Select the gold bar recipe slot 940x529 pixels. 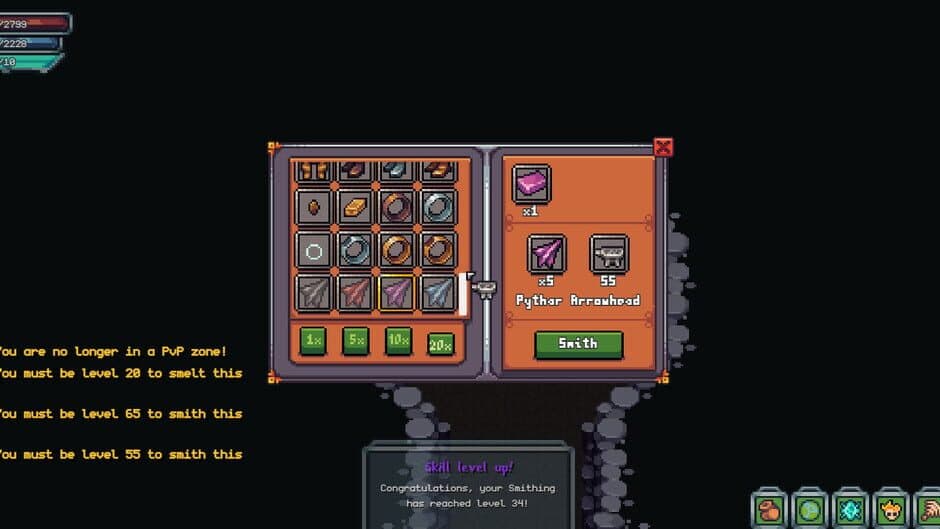356,207
